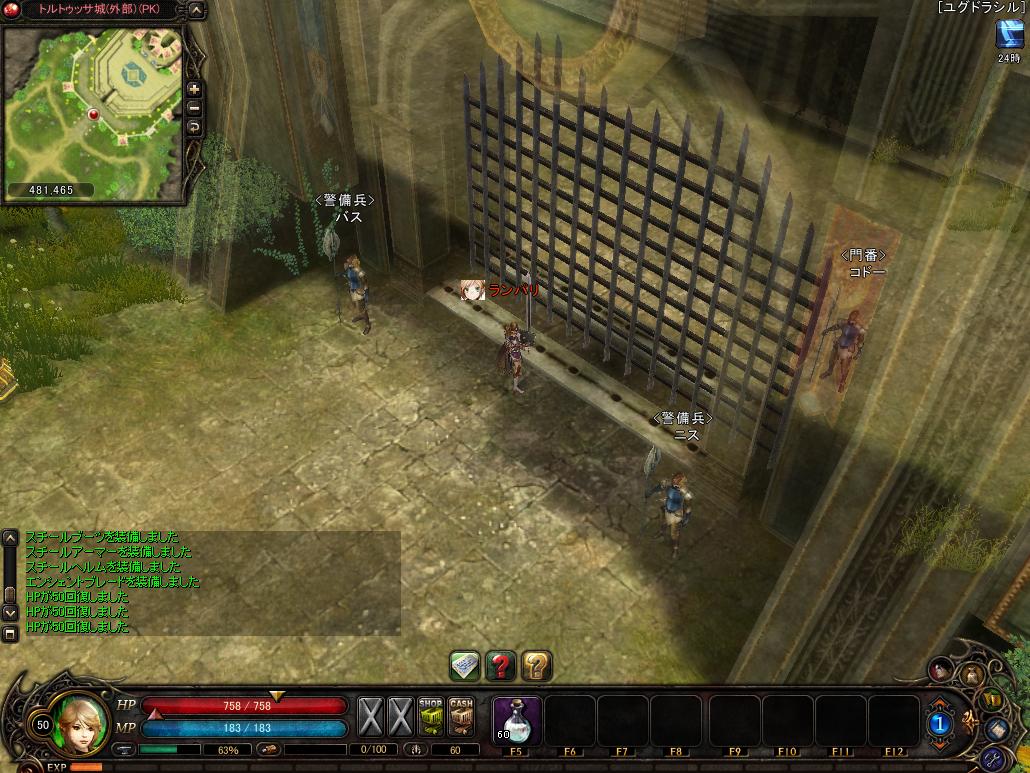1030x773 pixels.
Task: Open the character icon in the corner menu
Action: [x=941, y=668]
